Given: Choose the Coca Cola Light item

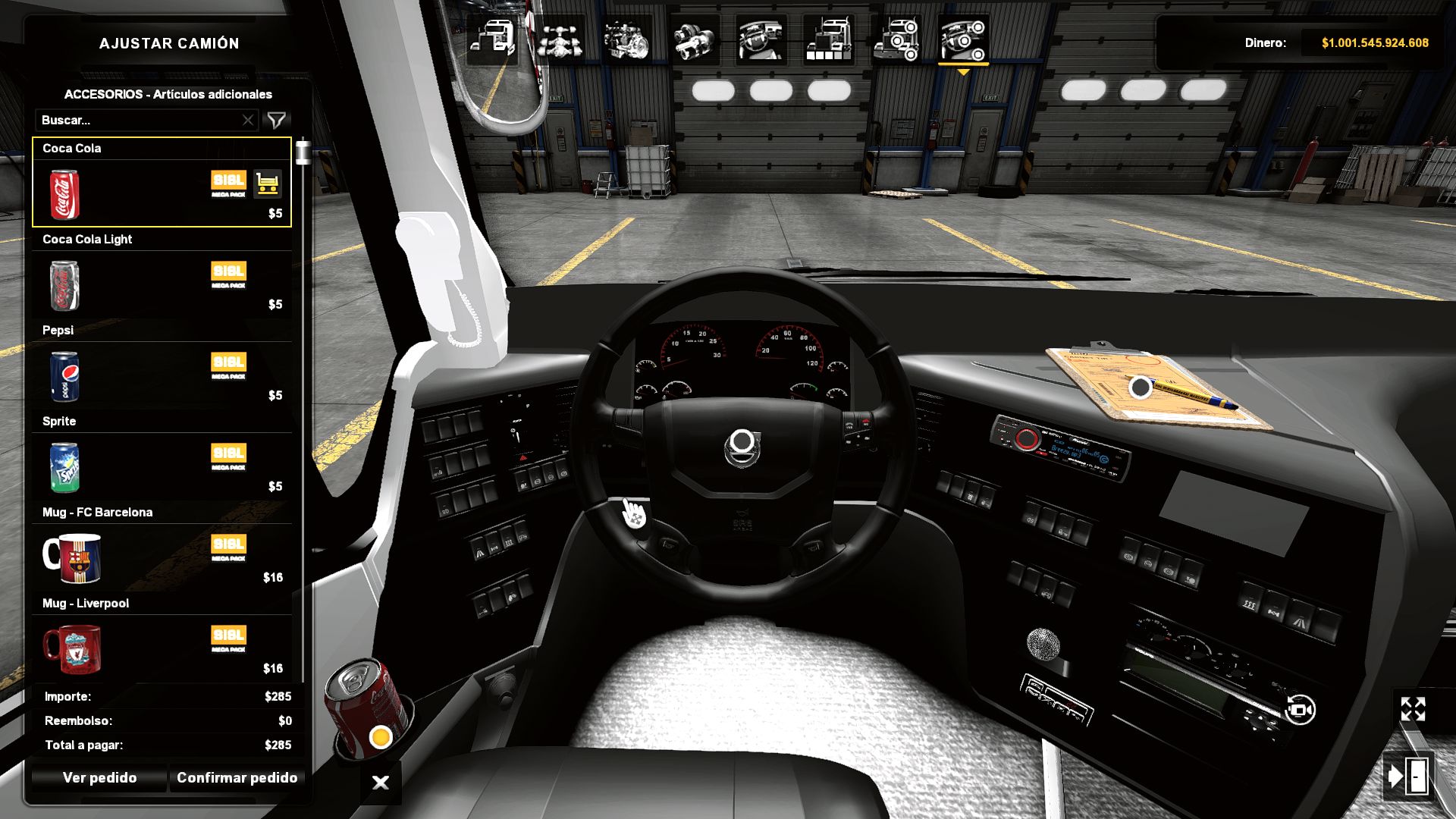Looking at the screenshot, I should click(x=64, y=286).
